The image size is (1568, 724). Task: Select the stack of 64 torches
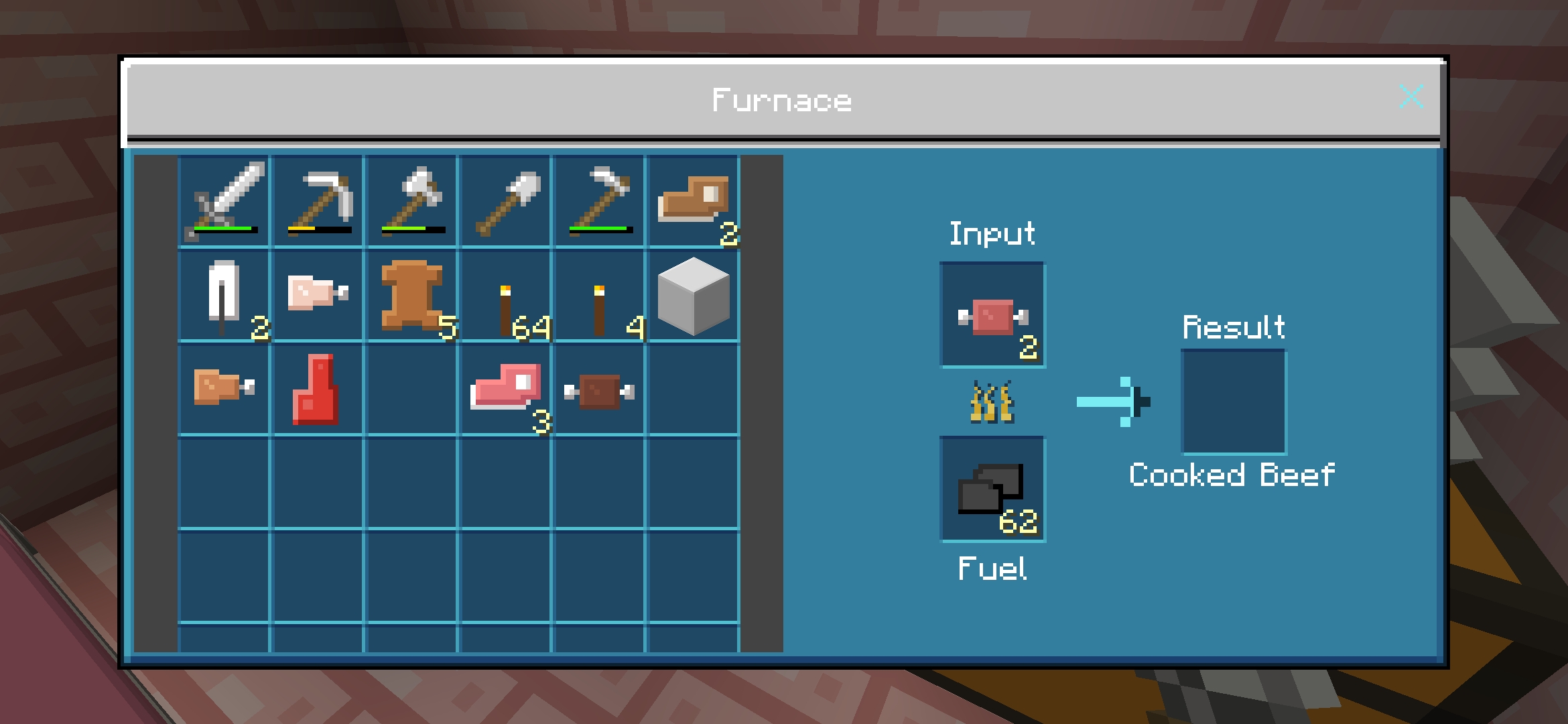[x=506, y=296]
